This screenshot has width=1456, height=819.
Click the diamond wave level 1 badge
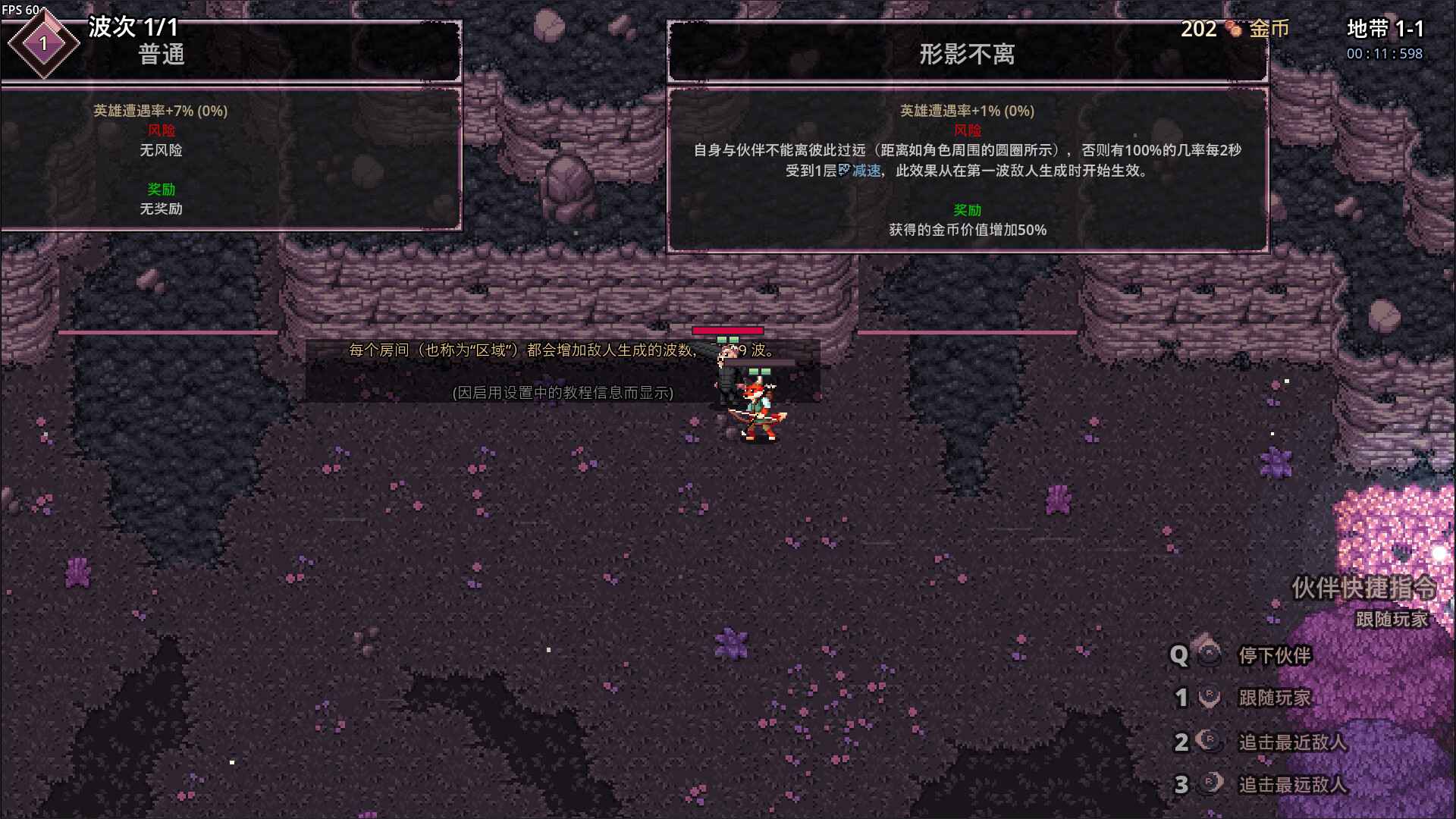click(x=43, y=43)
